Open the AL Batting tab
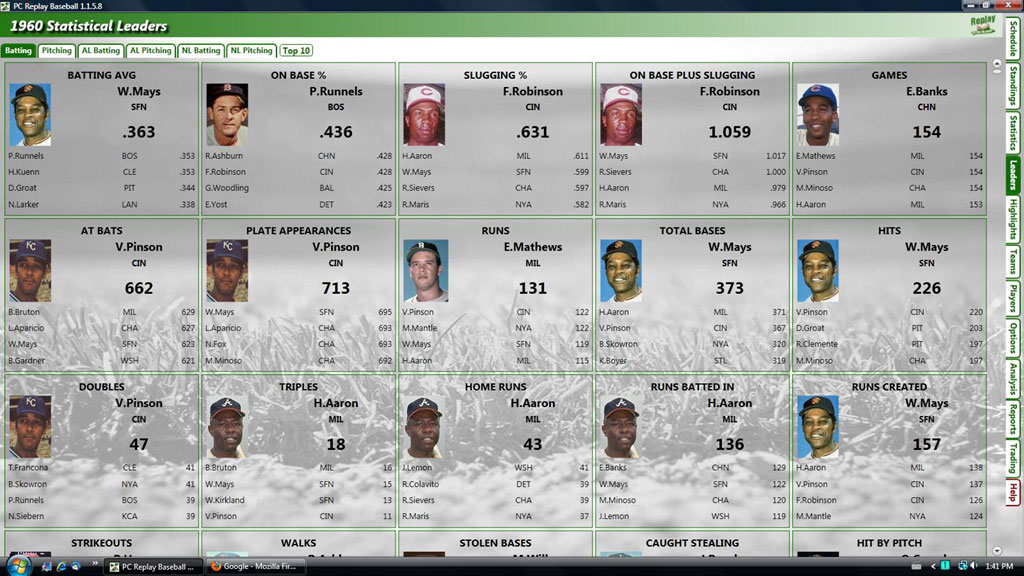The image size is (1024, 576). [x=100, y=50]
